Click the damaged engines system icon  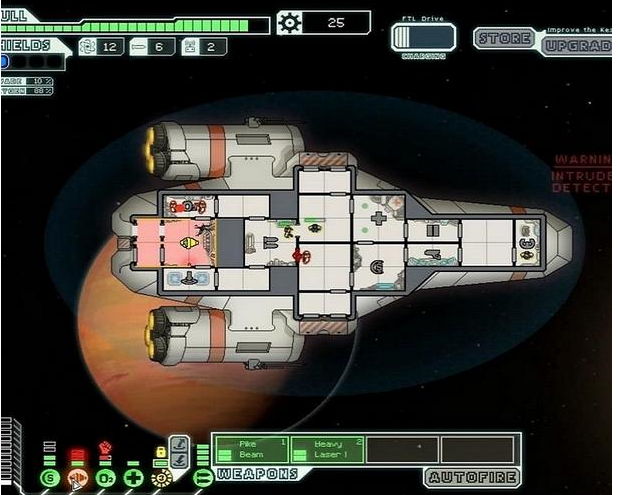point(77,478)
